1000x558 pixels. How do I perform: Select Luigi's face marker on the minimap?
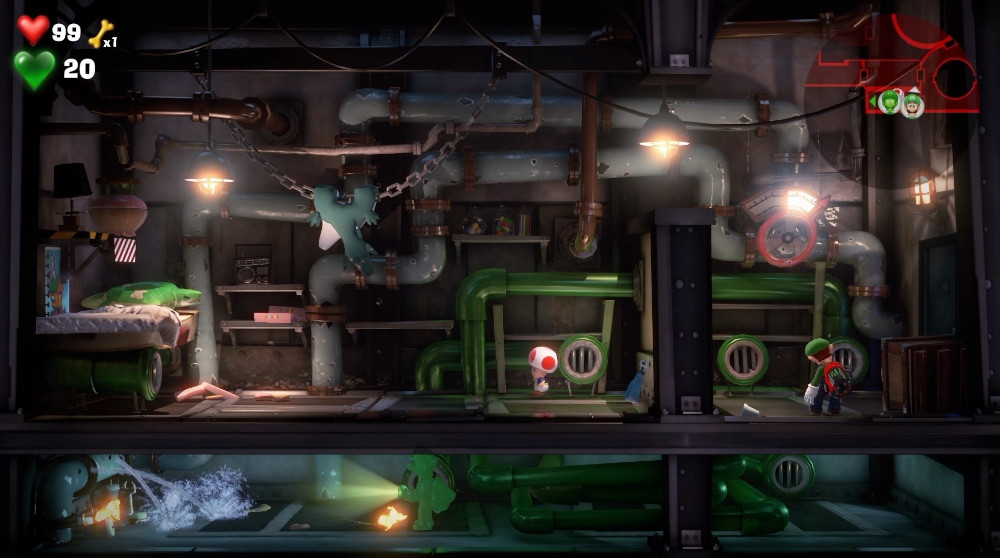tap(912, 102)
